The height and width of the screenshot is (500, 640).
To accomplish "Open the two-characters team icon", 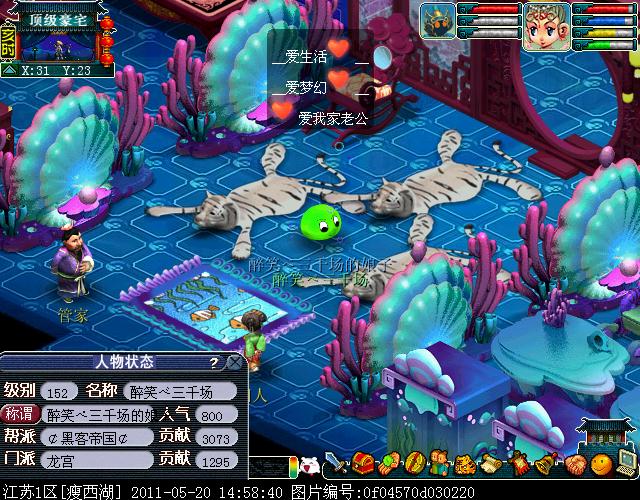I will point(439,464).
